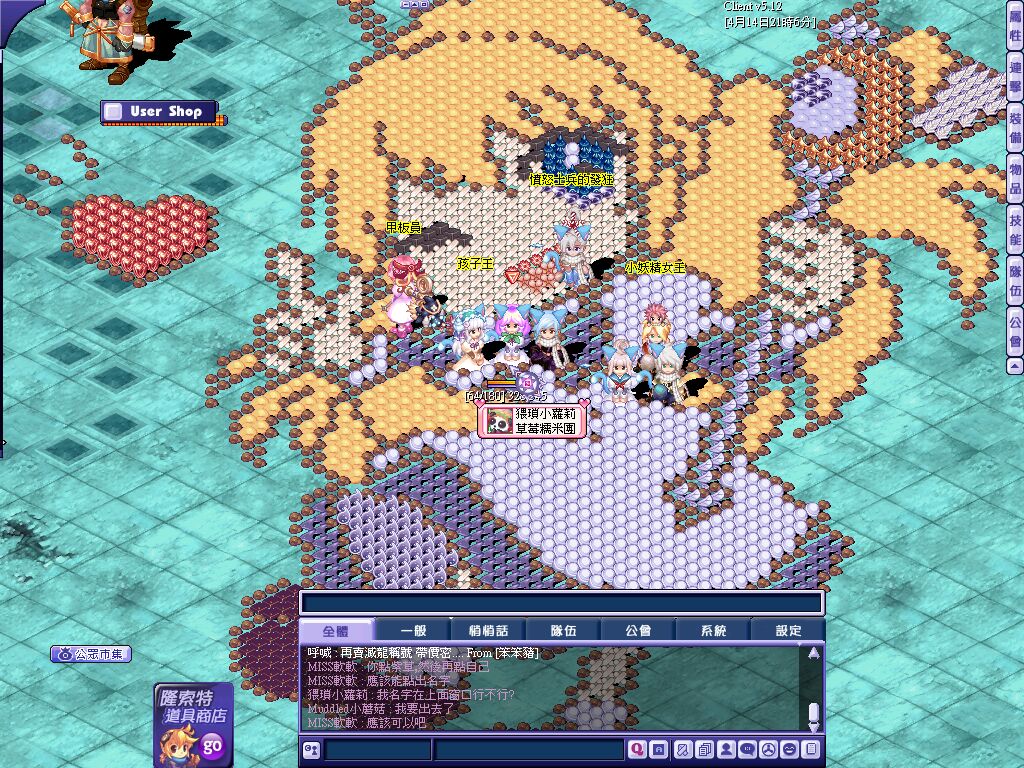1024x768 pixels.
Task: Click the chat scrollbar up arrow
Action: (x=813, y=653)
